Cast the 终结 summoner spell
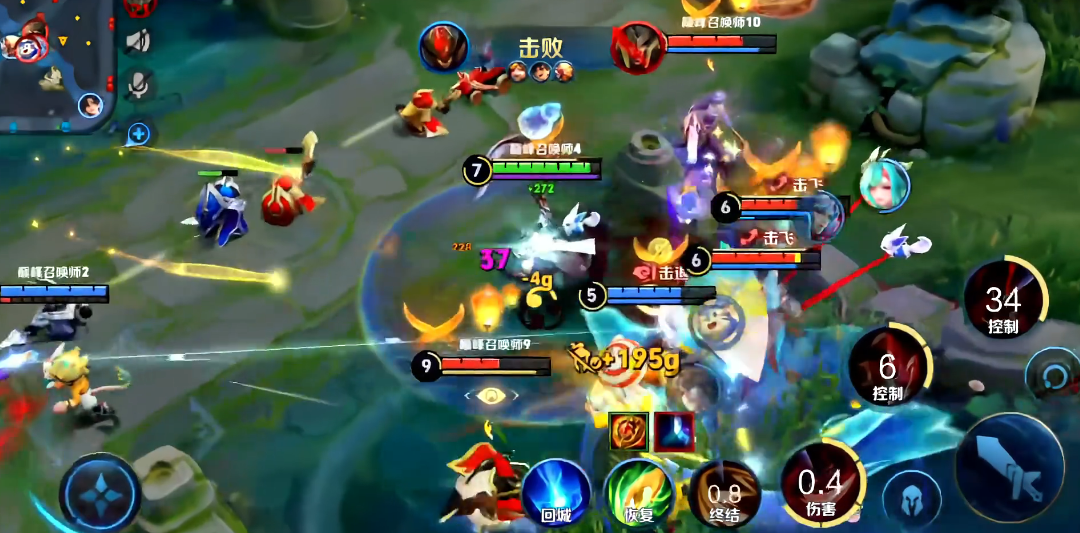 click(x=724, y=494)
